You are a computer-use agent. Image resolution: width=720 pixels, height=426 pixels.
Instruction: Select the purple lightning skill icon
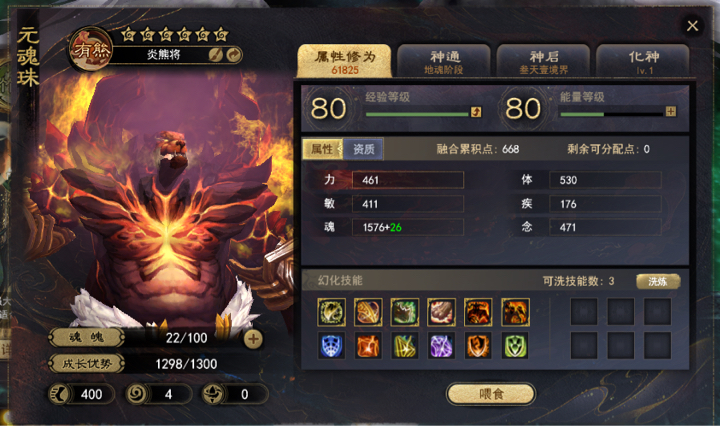pos(440,346)
